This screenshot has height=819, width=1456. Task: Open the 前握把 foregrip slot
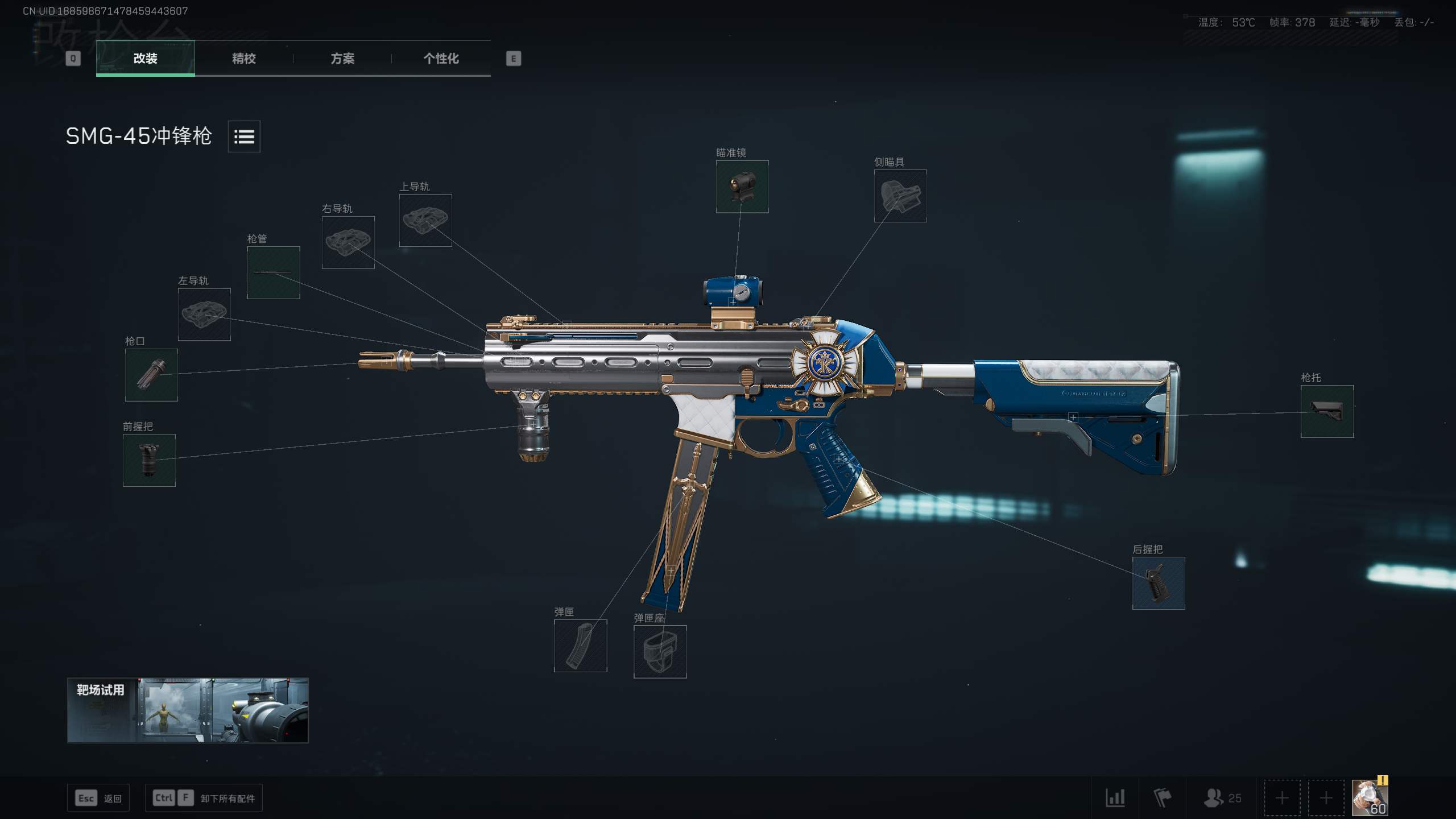coord(149,460)
